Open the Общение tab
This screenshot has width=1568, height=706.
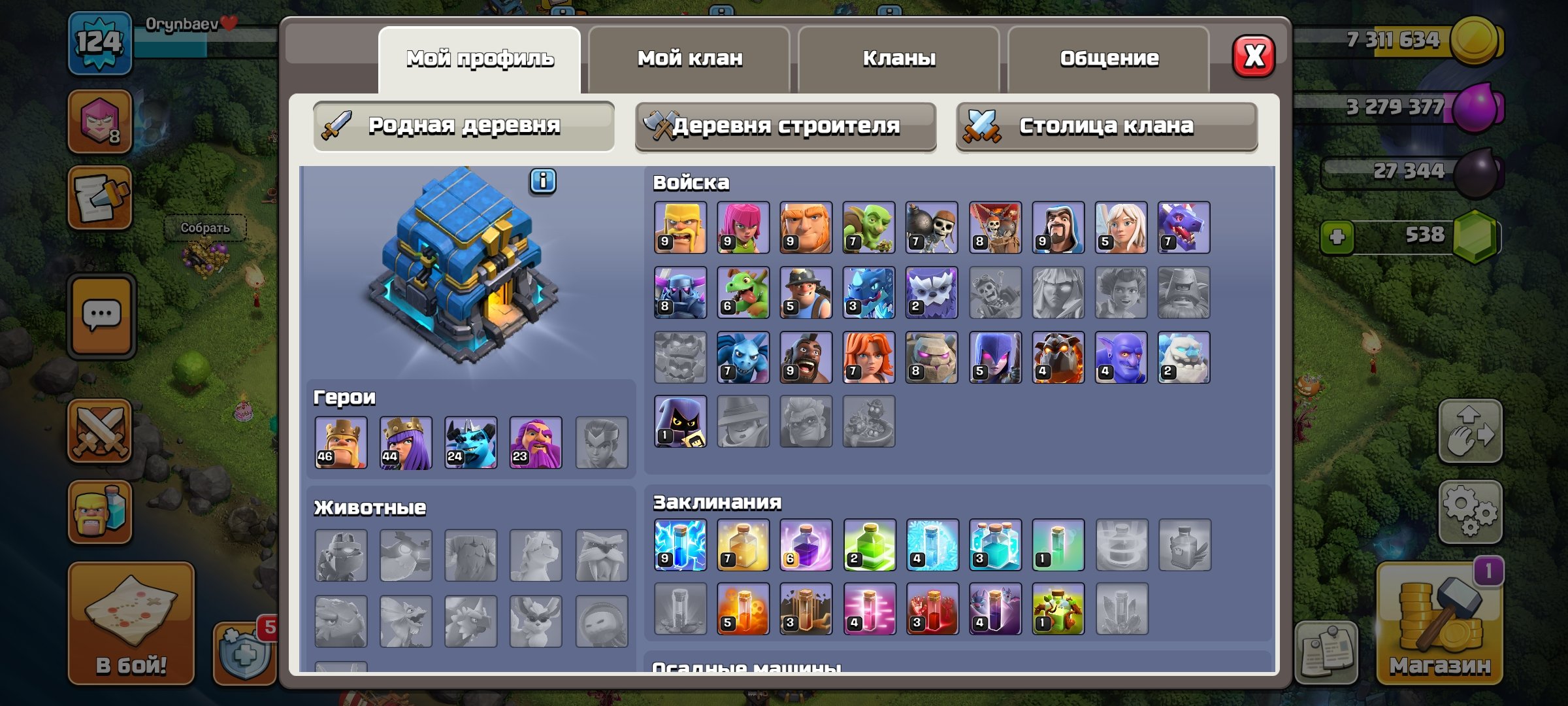coord(1111,58)
